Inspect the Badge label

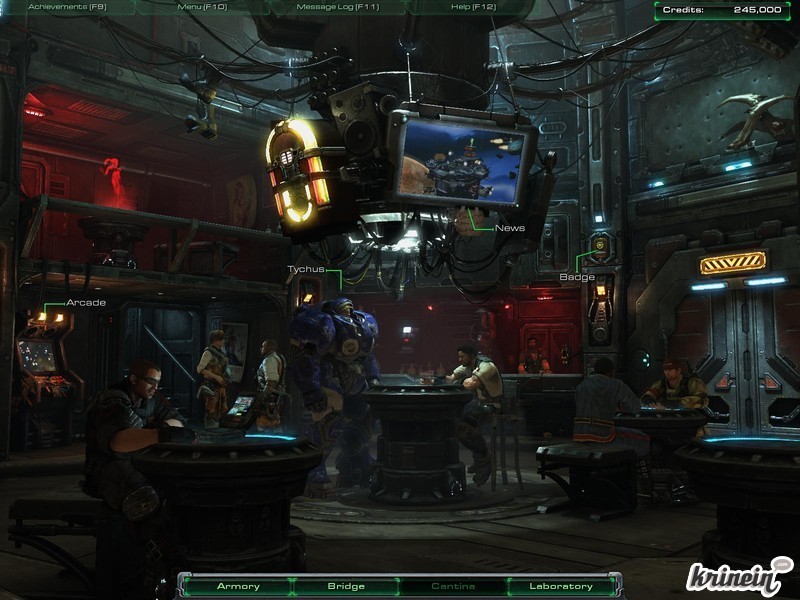(x=577, y=277)
